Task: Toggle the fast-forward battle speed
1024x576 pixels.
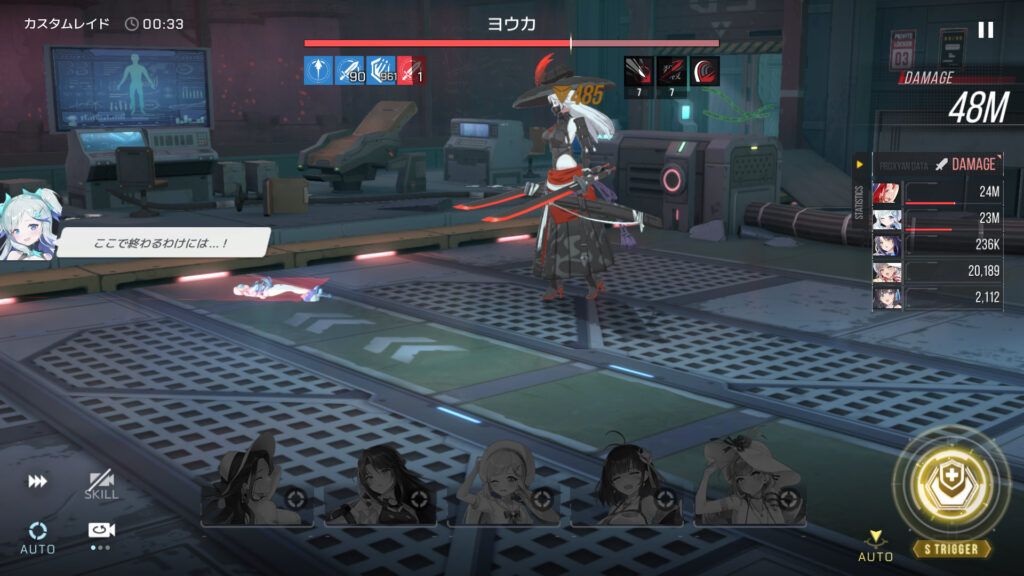Action: click(37, 482)
